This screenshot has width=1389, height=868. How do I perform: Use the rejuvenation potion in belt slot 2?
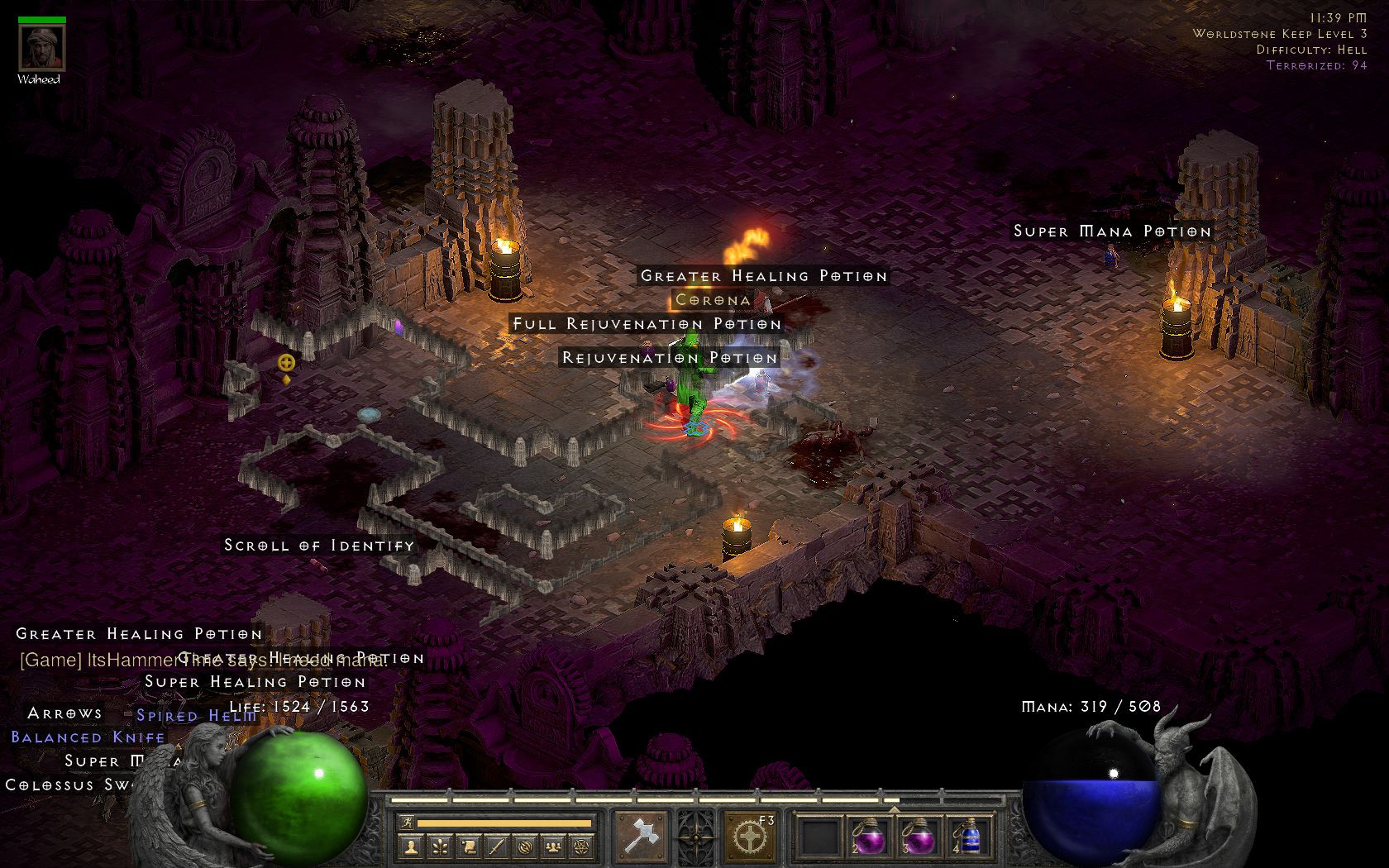868,837
